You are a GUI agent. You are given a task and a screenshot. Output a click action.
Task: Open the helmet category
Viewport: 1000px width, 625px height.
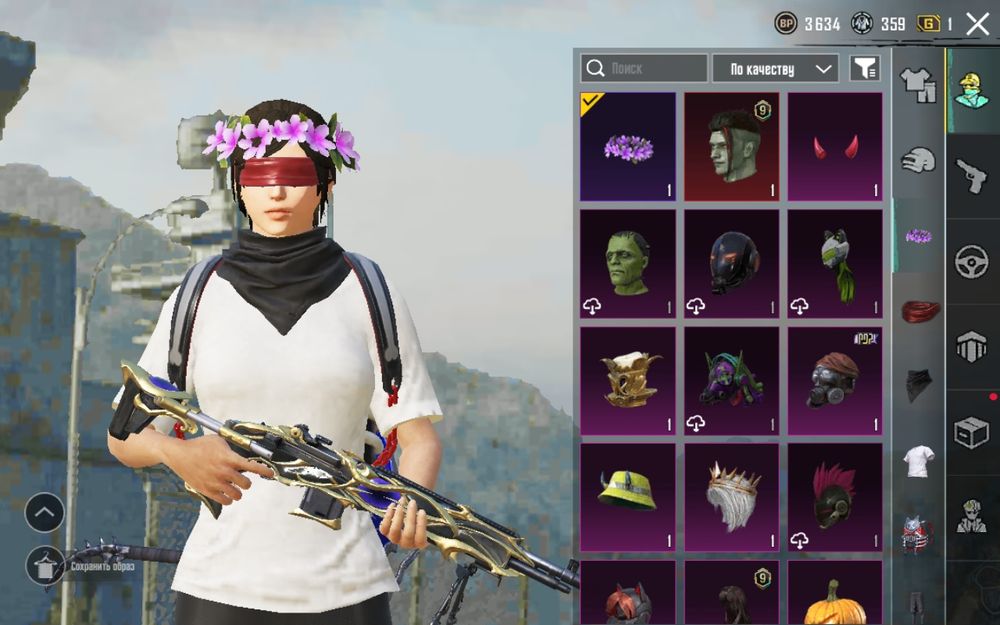click(918, 160)
